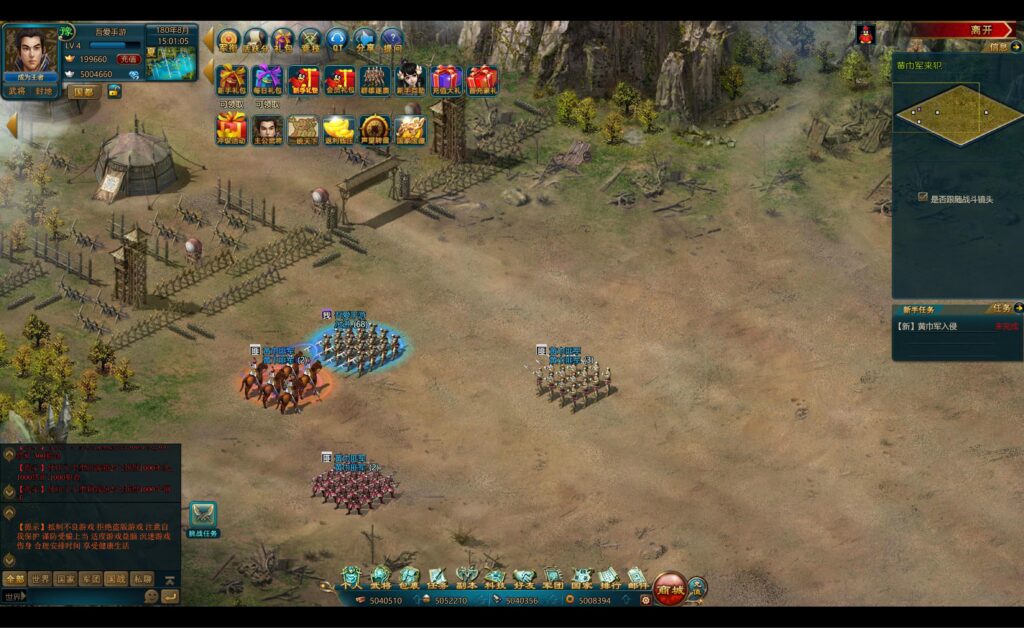Image resolution: width=1024 pixels, height=628 pixels.
Task: Select the 黄巾军入侵 quest entry
Action: coord(938,326)
